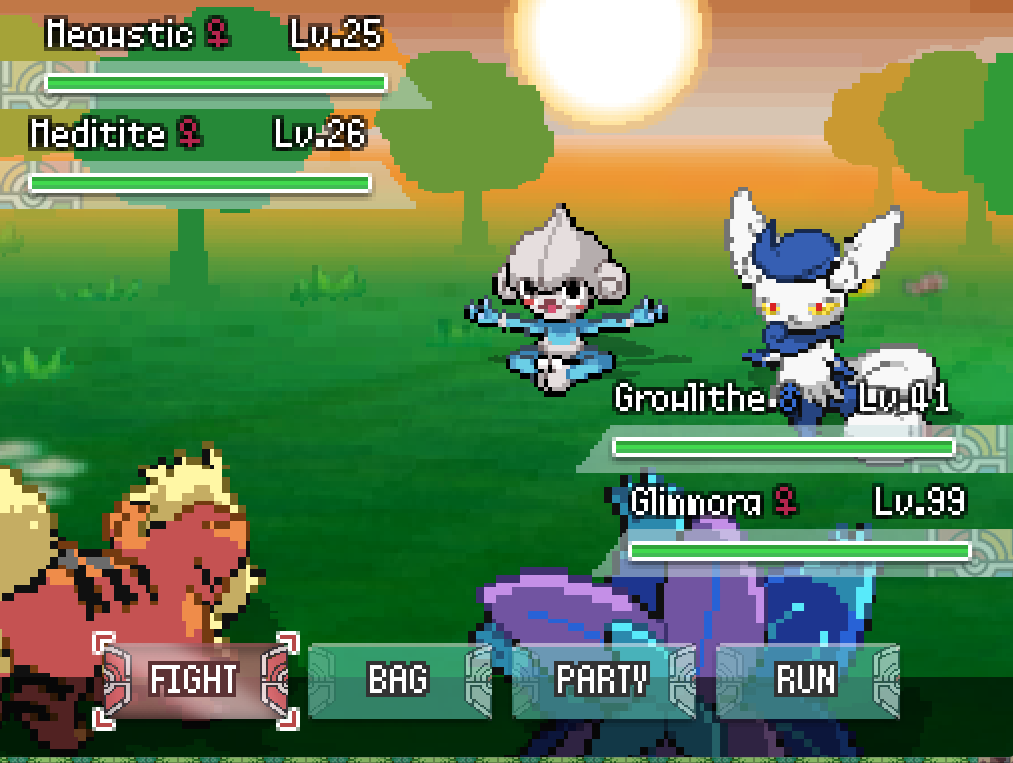This screenshot has width=1013, height=763.
Task: Choose the PARTY option
Action: coord(602,680)
